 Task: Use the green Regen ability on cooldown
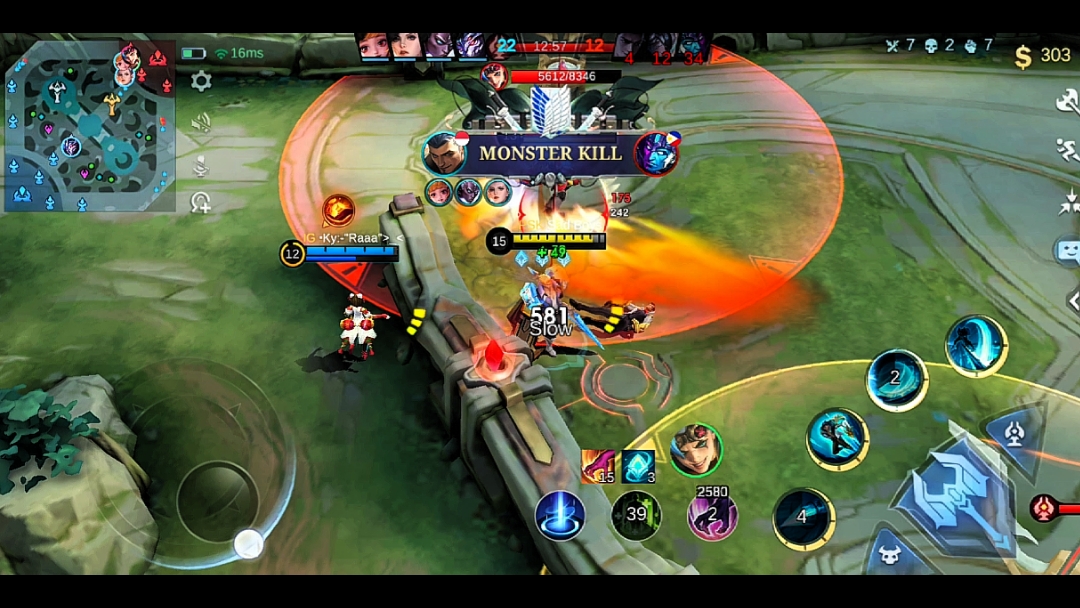pyautogui.click(x=636, y=516)
